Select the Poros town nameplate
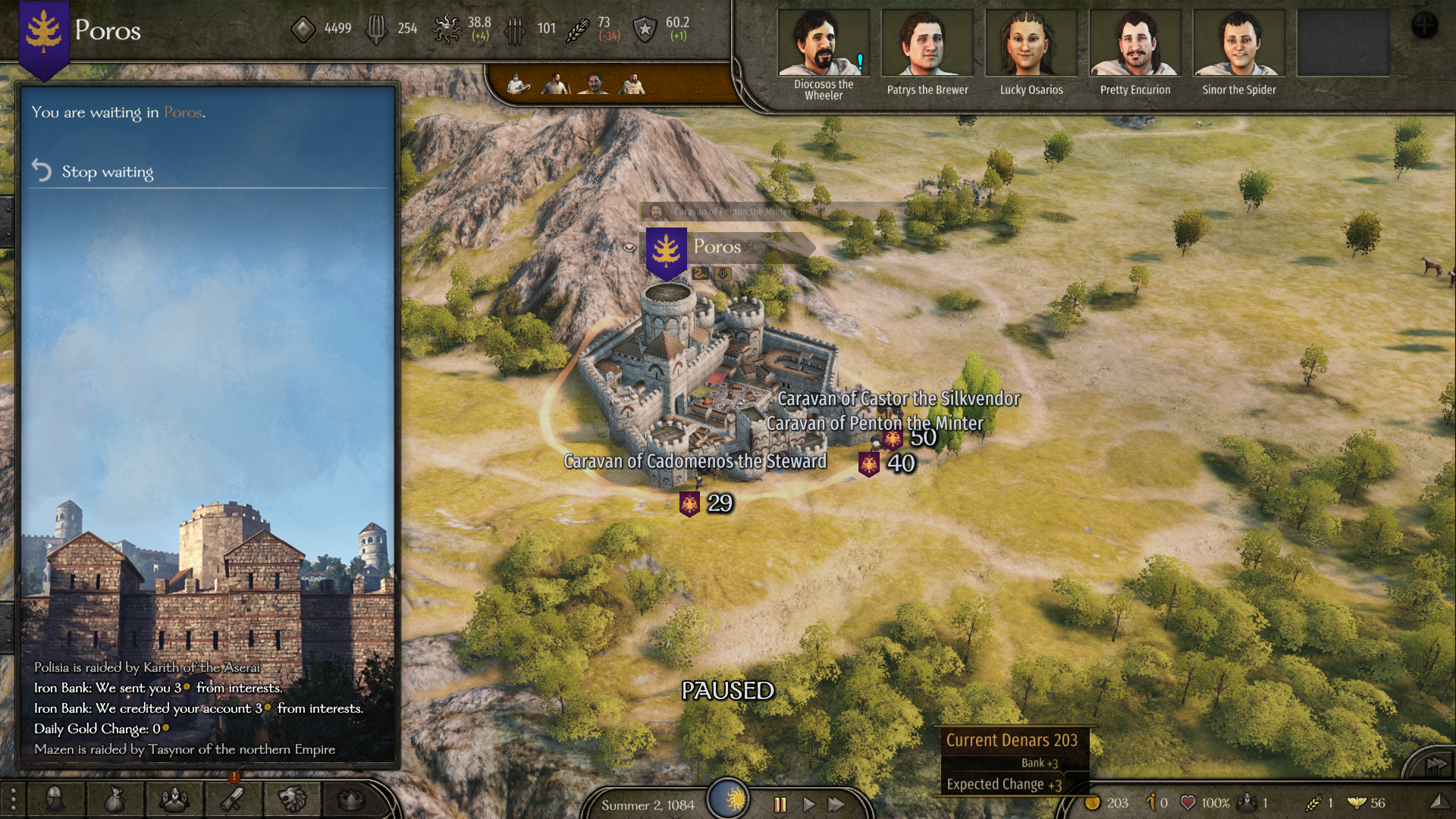This screenshot has width=1456, height=819. click(717, 246)
